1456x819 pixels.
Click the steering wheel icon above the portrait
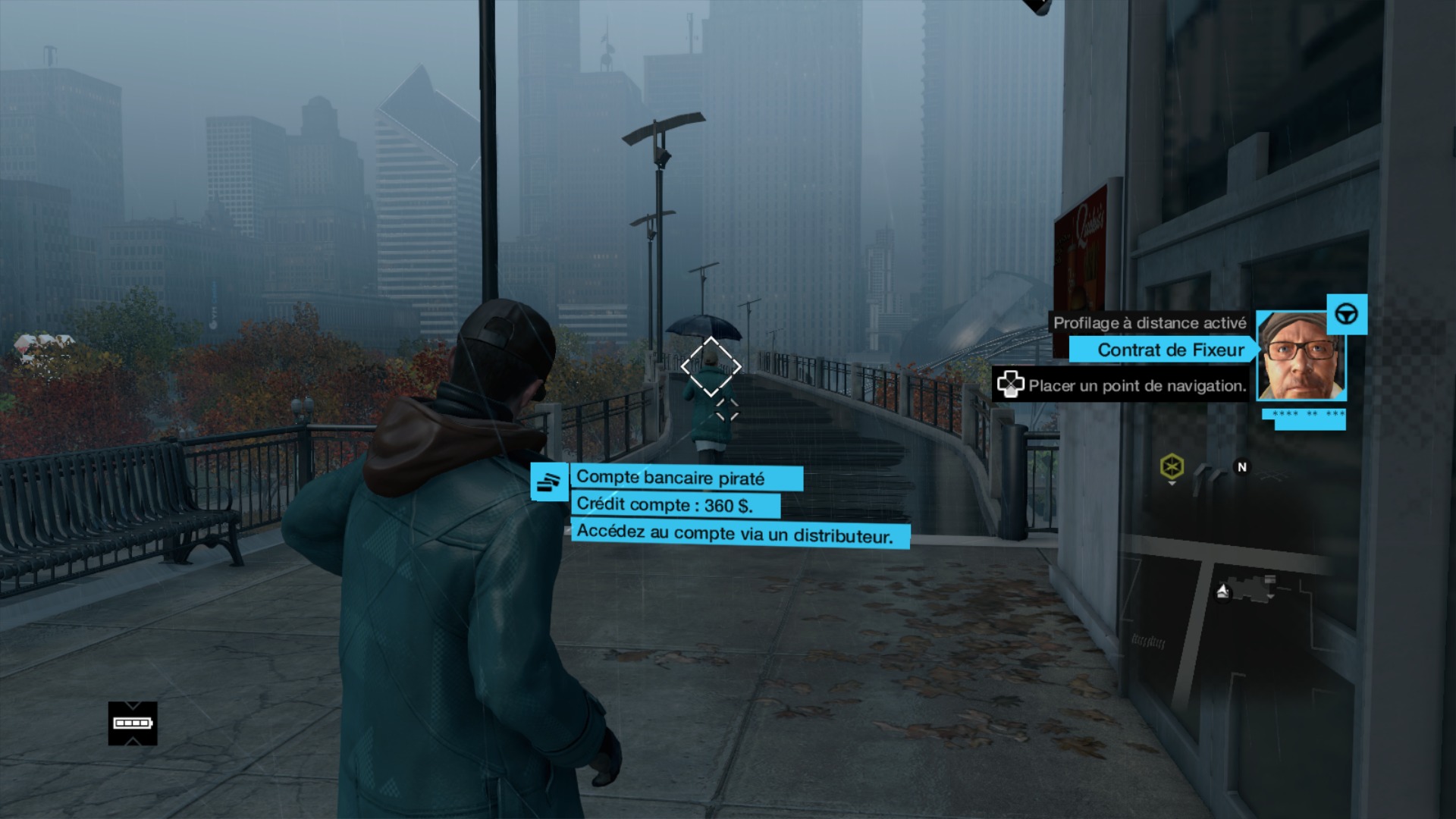tap(1347, 314)
